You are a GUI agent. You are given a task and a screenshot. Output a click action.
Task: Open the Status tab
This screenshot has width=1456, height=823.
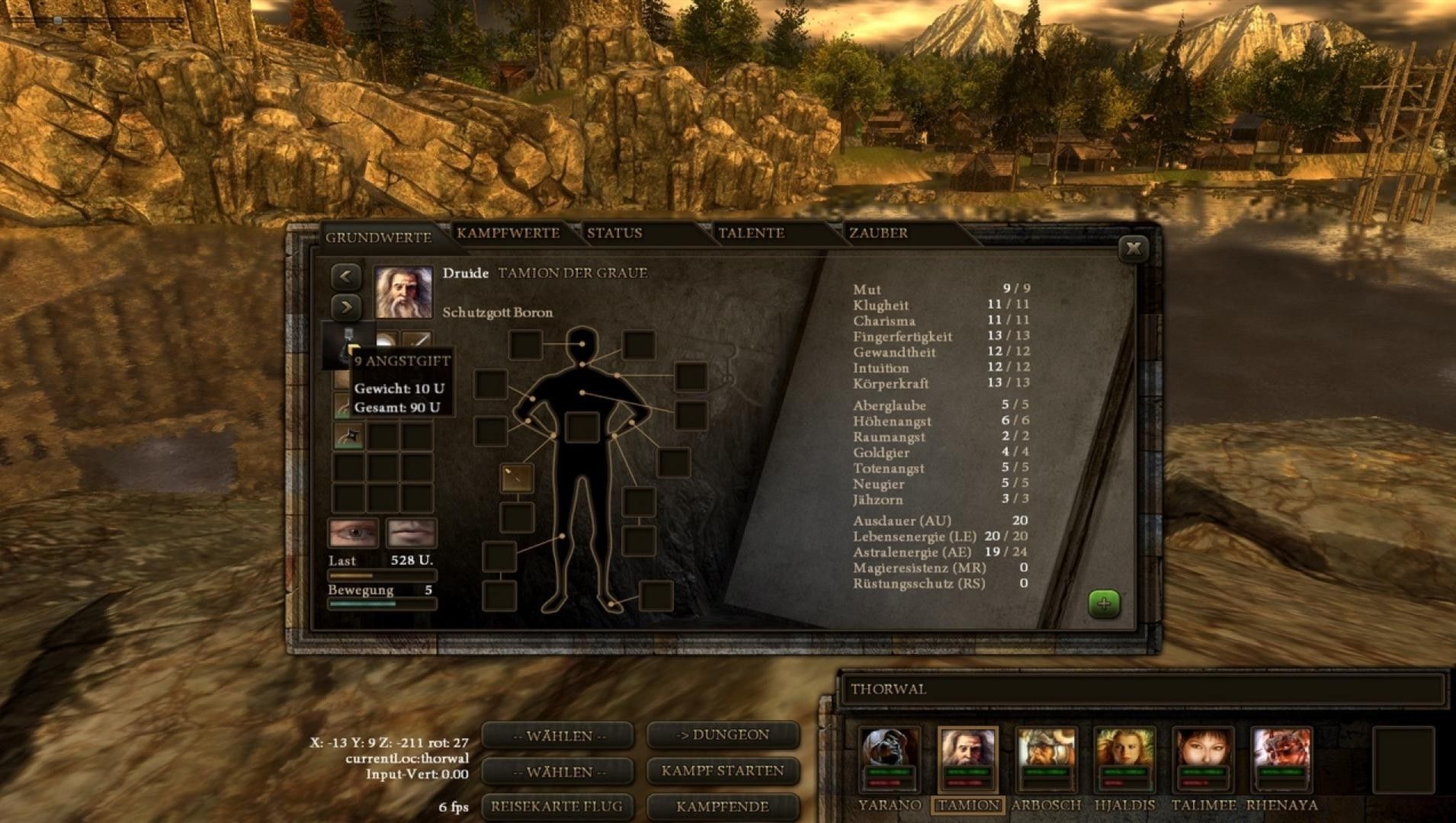614,233
